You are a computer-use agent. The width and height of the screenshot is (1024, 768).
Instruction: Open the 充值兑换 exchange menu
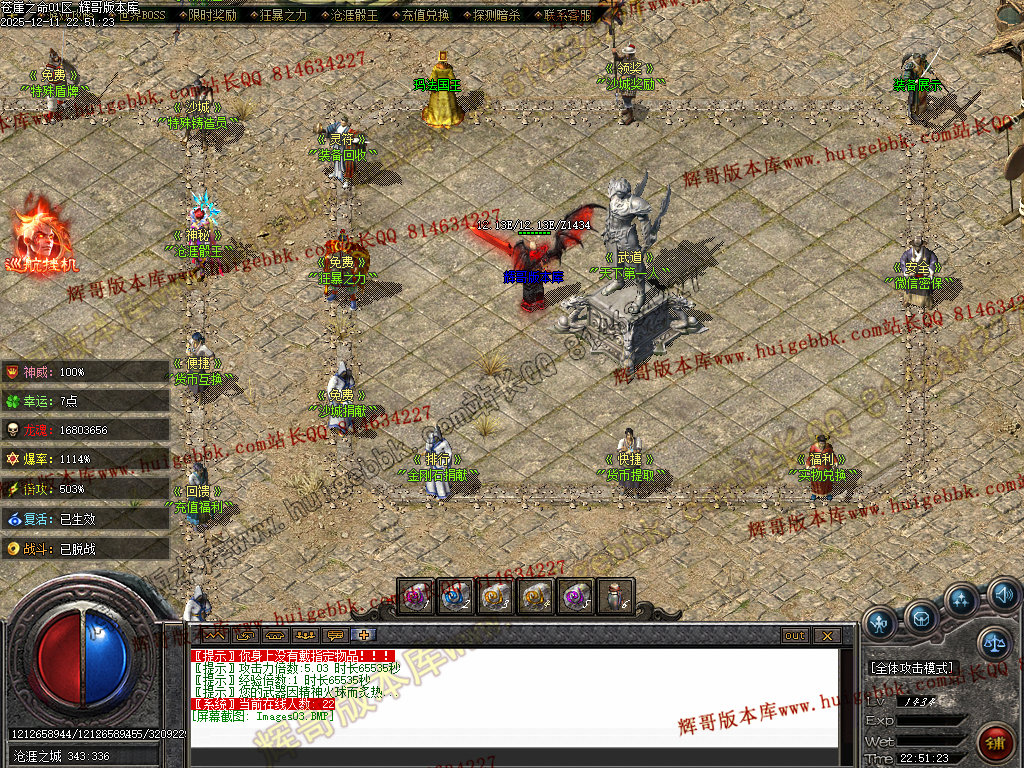[425, 15]
